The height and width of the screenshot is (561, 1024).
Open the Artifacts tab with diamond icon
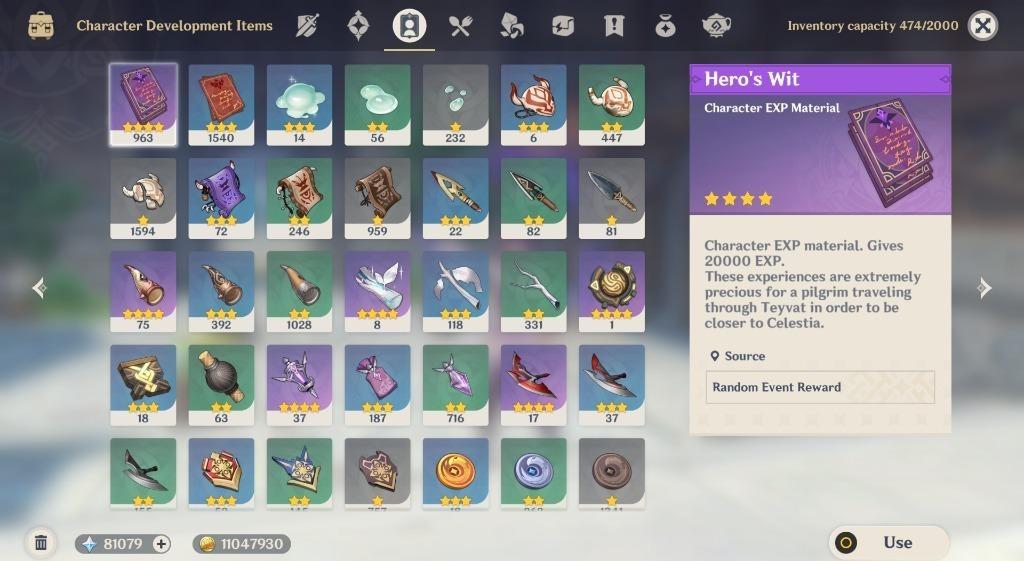click(x=358, y=26)
